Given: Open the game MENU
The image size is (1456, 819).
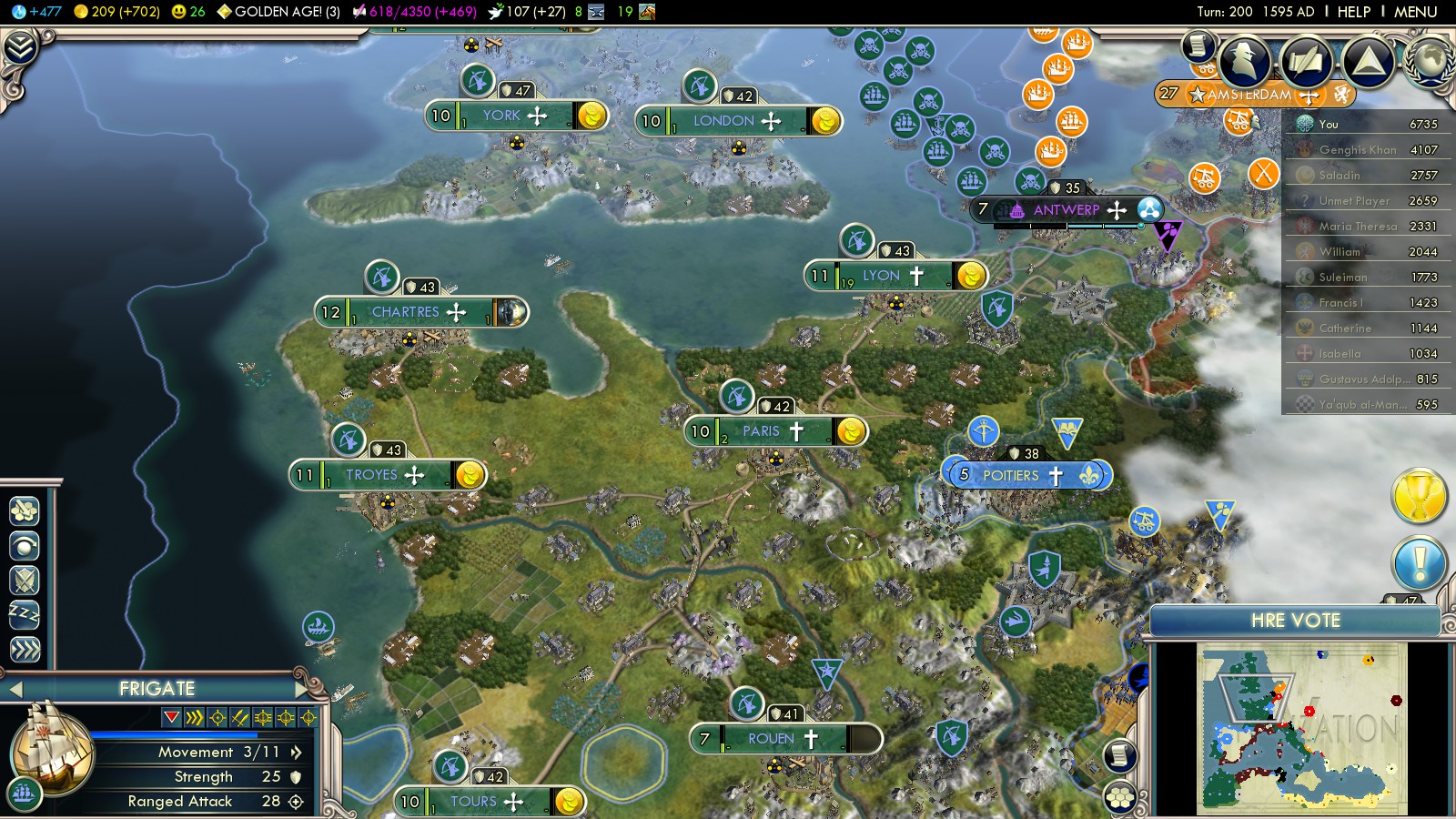Looking at the screenshot, I should [x=1415, y=12].
